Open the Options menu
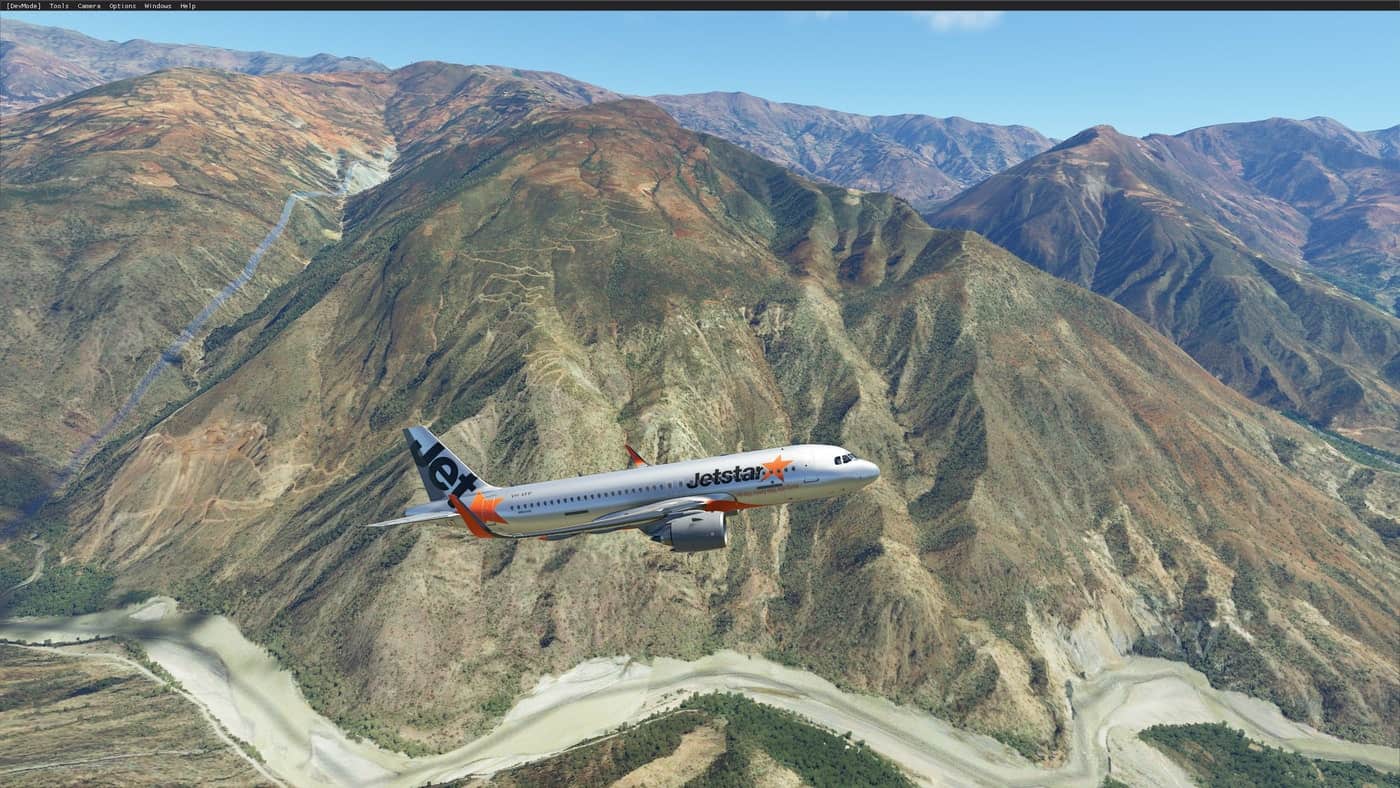 122,6
